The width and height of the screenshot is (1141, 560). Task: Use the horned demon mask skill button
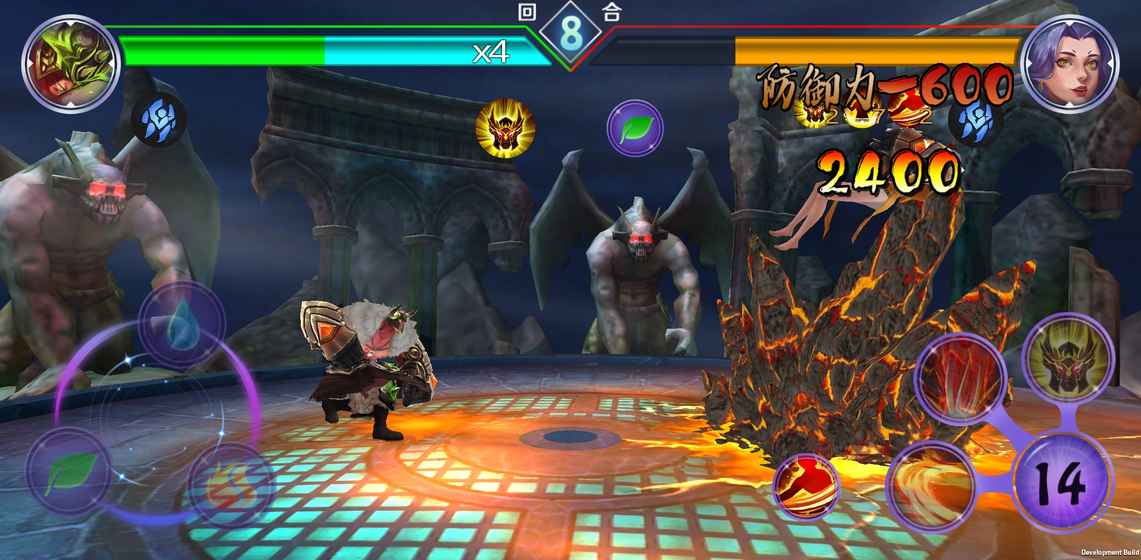coord(1068,360)
